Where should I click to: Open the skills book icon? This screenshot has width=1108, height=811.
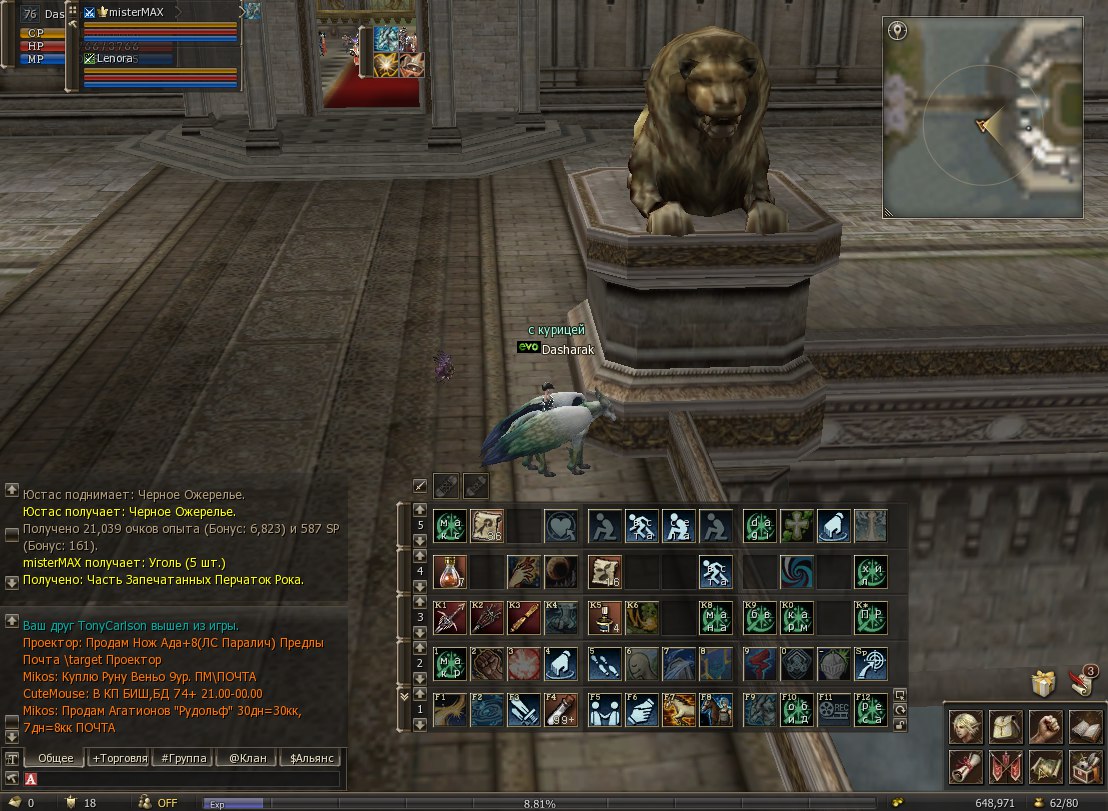(x=1085, y=727)
